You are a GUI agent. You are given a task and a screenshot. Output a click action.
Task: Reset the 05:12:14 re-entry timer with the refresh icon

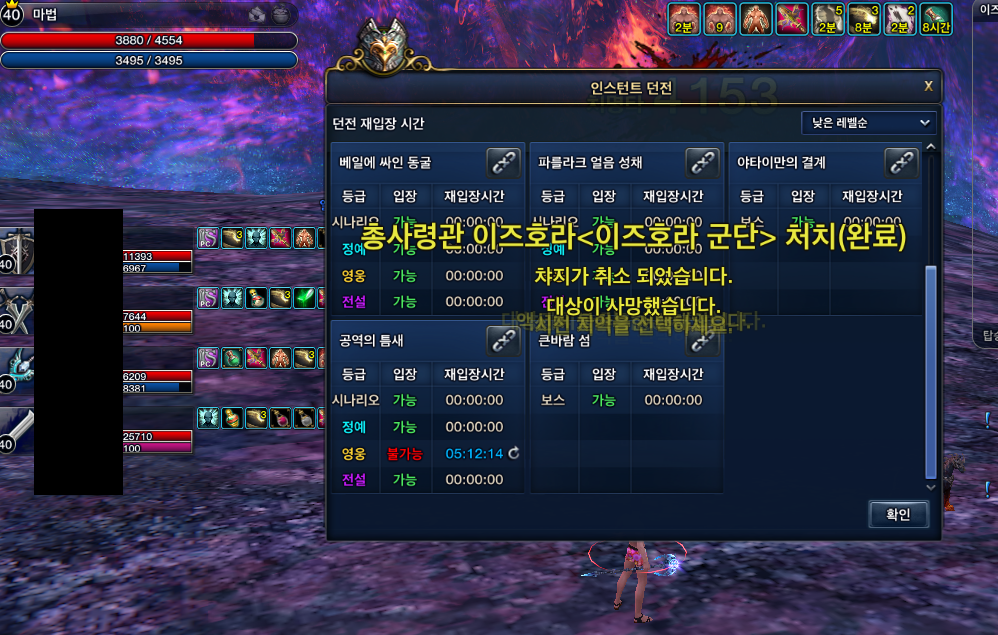pos(514,453)
